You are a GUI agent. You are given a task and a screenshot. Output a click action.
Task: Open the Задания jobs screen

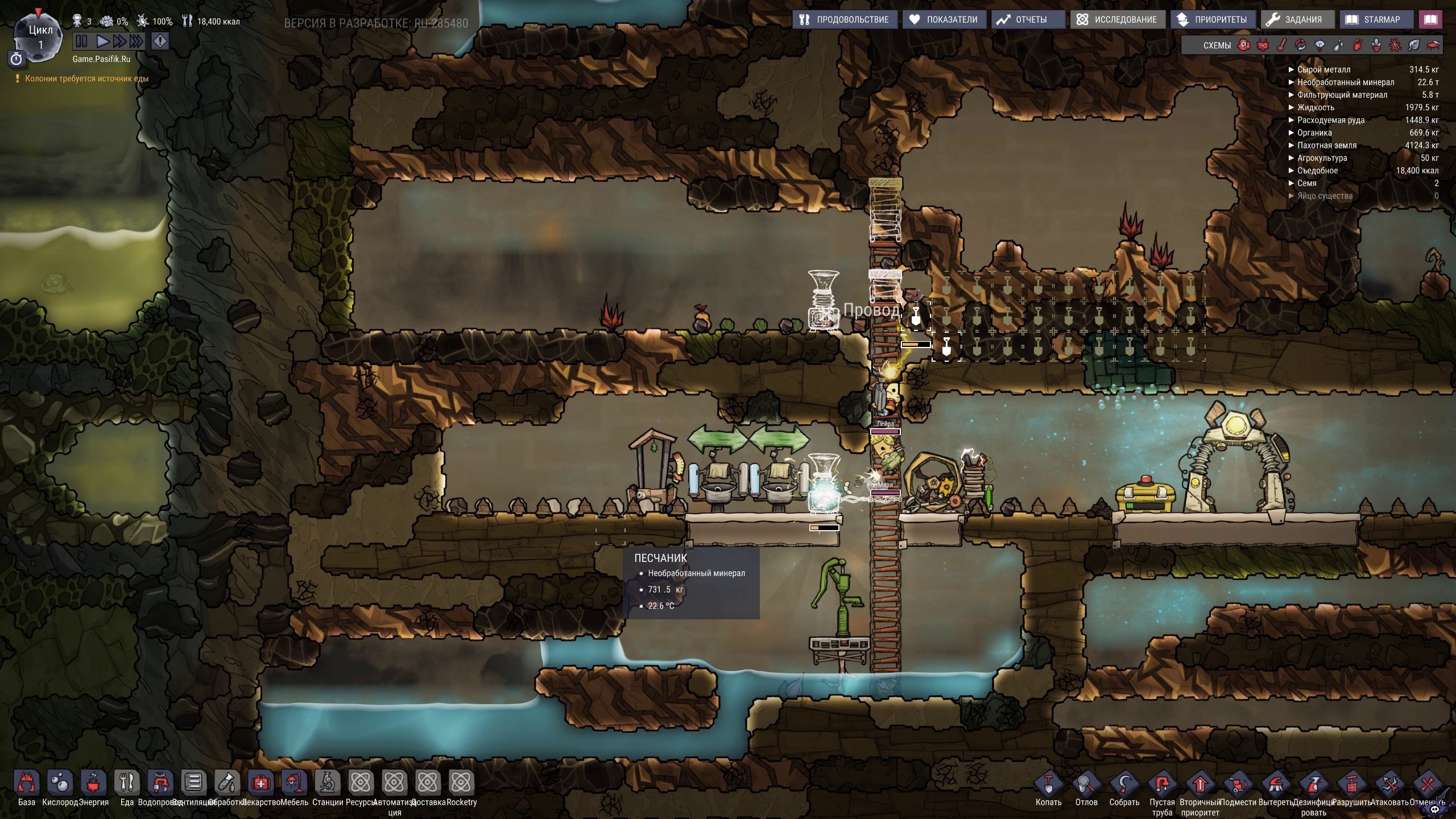[x=1294, y=19]
